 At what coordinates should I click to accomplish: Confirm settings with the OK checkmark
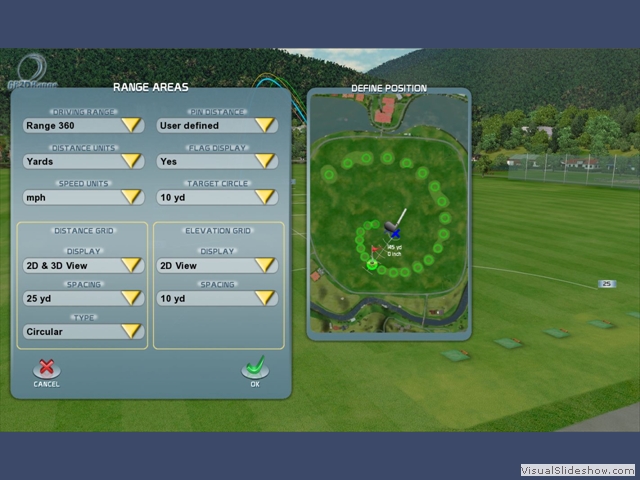pyautogui.click(x=255, y=371)
